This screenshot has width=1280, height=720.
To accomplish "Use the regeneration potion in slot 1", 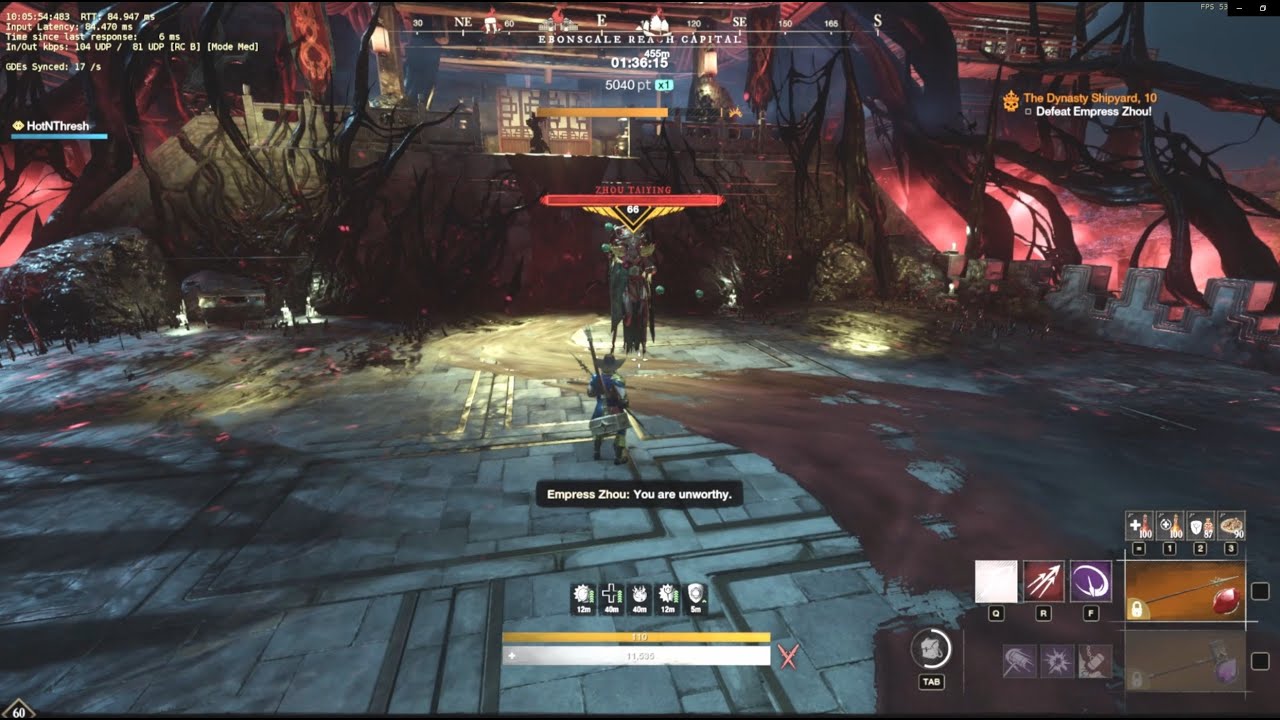I will pos(1169,525).
